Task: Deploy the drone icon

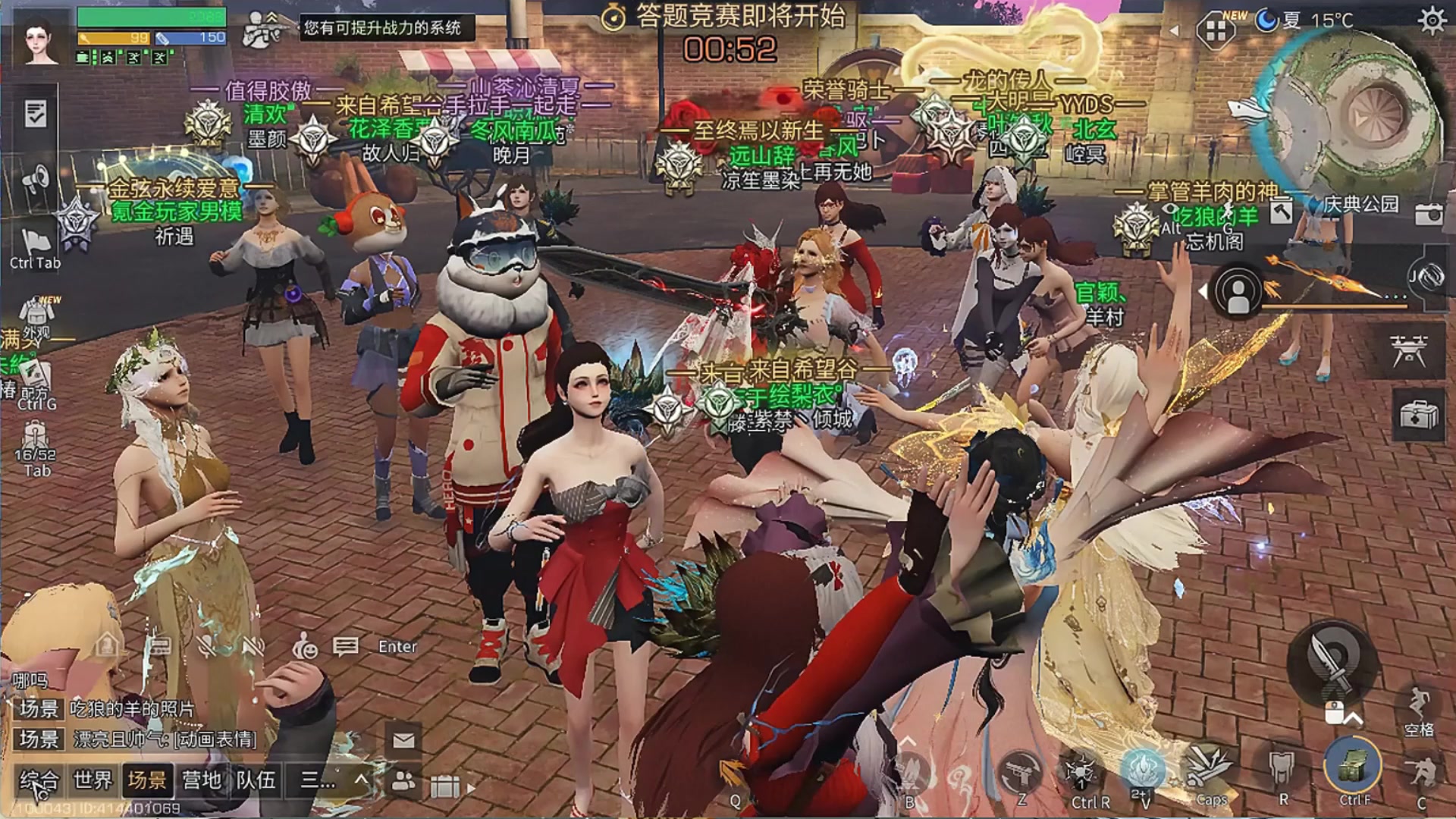Action: [1409, 350]
